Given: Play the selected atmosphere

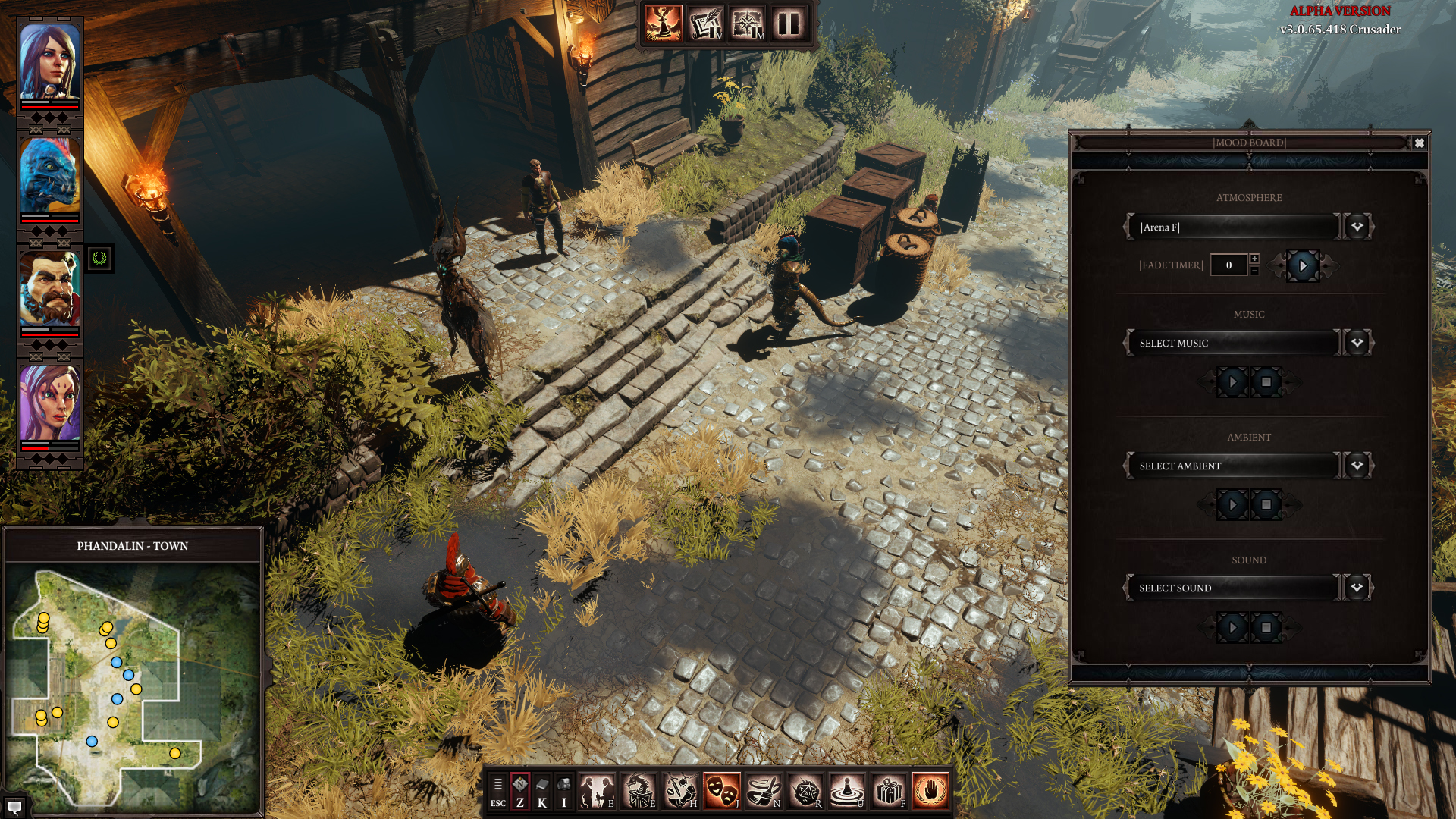Looking at the screenshot, I should (1303, 266).
